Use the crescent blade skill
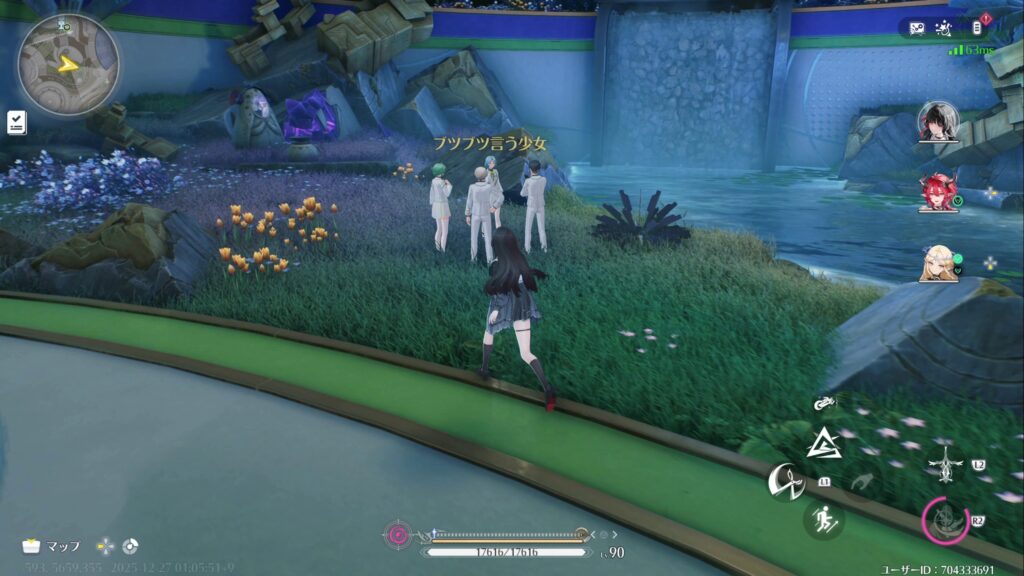Image resolution: width=1024 pixels, height=576 pixels. [785, 483]
